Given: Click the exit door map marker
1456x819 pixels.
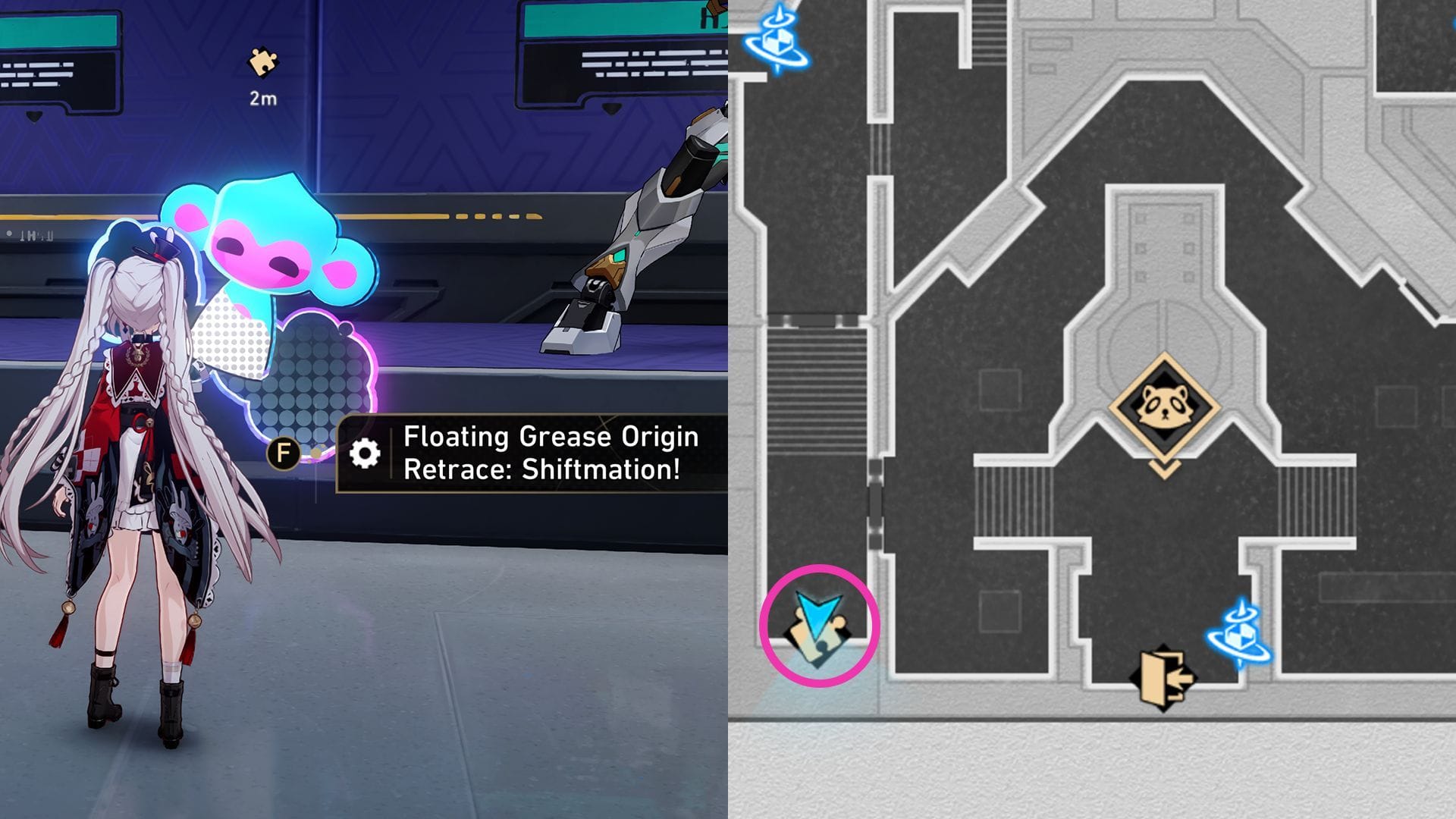Looking at the screenshot, I should coord(1163,677).
